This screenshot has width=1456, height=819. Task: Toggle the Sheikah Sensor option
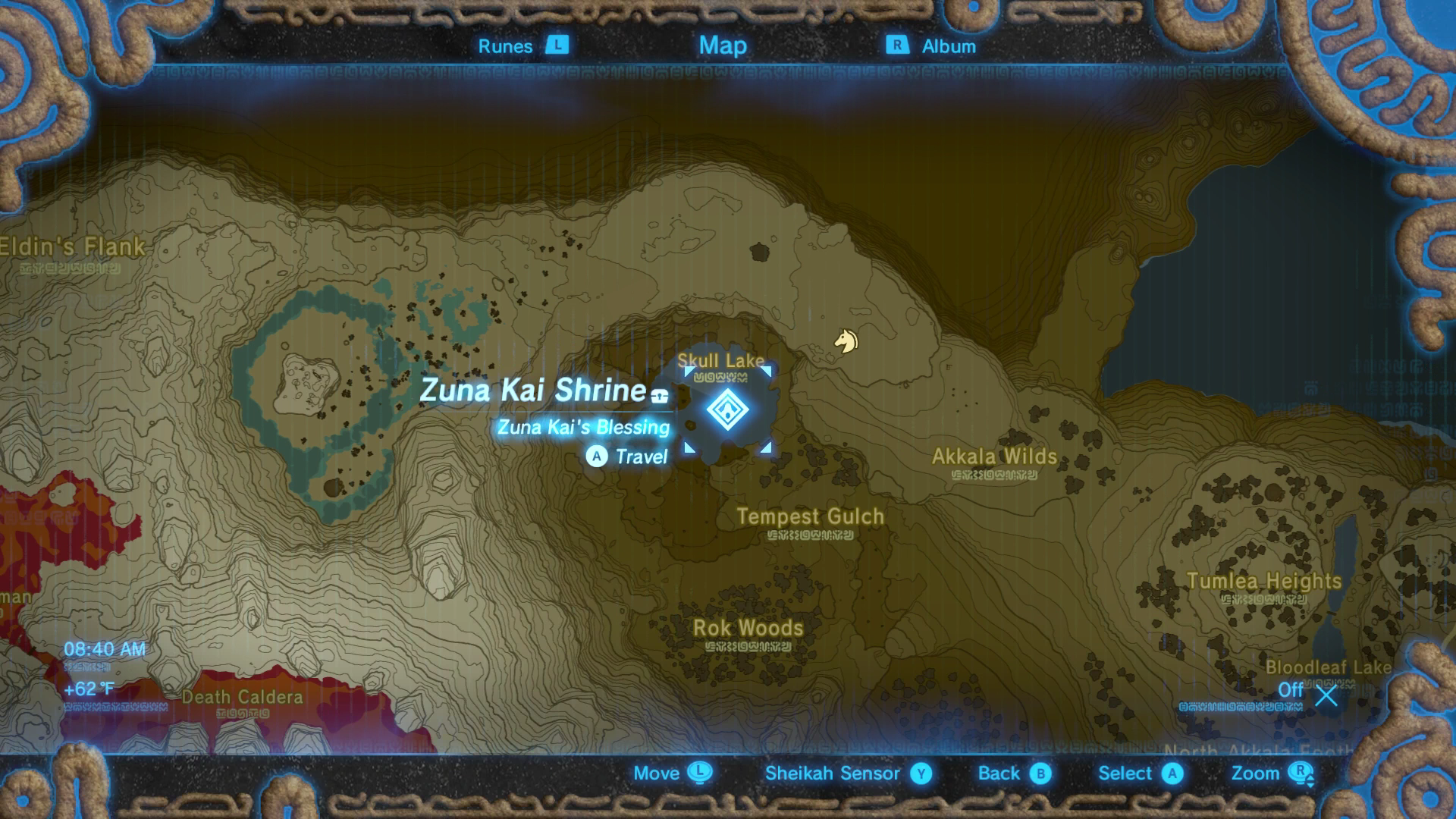coord(833,773)
